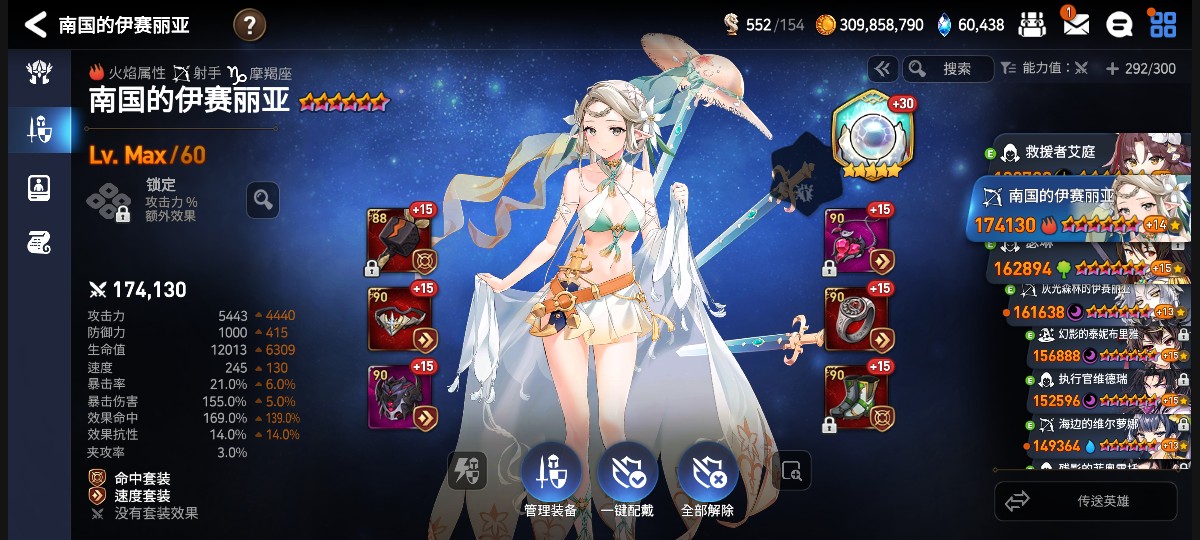Collapse the hero list with double arrows
Image resolution: width=1200 pixels, height=540 pixels.
tap(882, 69)
